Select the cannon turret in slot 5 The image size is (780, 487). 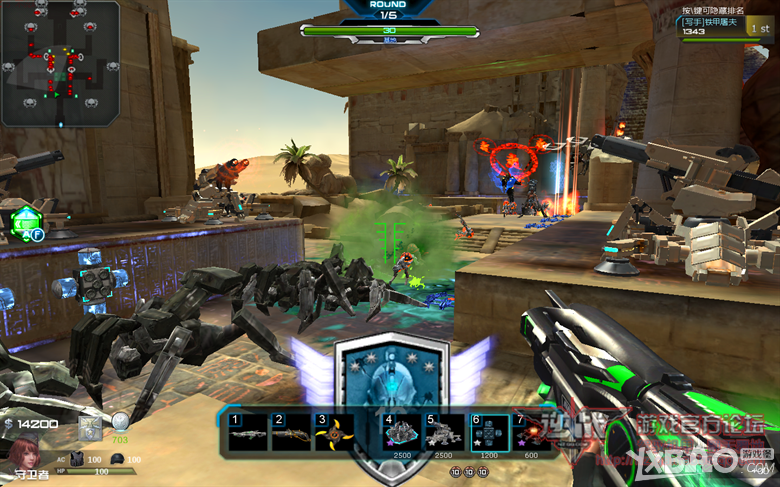pos(445,432)
